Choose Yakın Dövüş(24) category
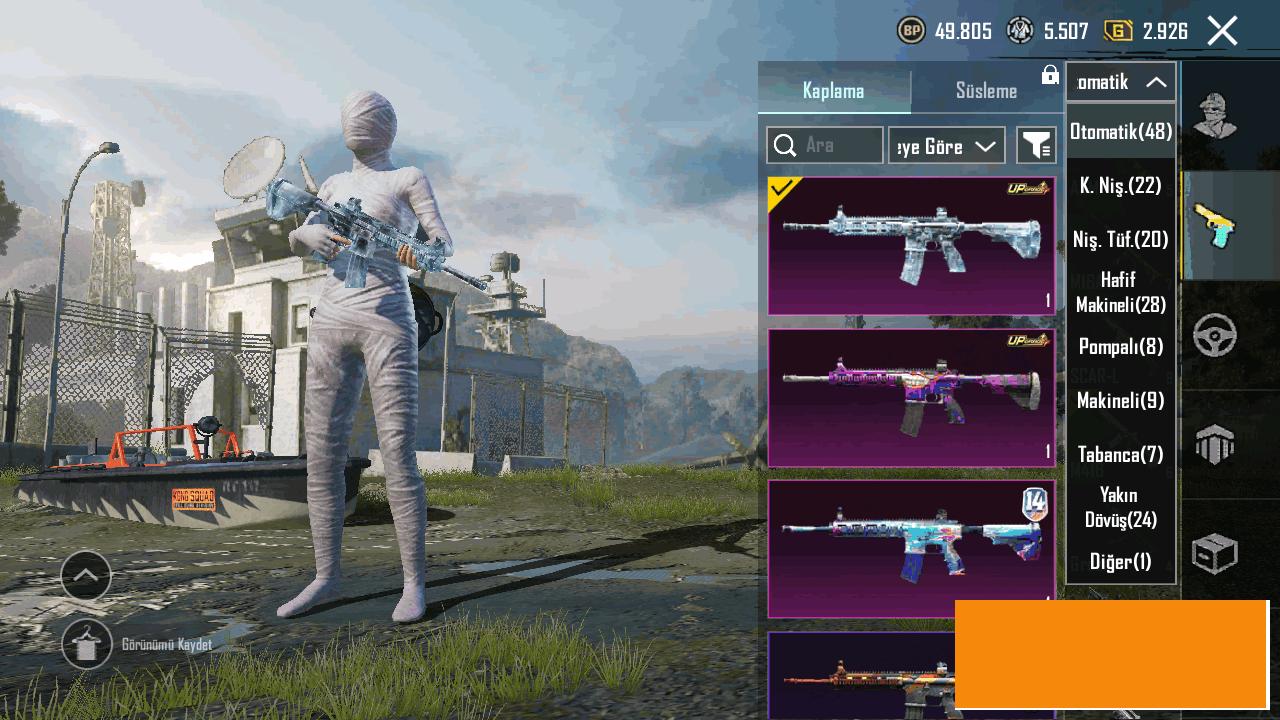This screenshot has height=720, width=1280. (x=1121, y=507)
